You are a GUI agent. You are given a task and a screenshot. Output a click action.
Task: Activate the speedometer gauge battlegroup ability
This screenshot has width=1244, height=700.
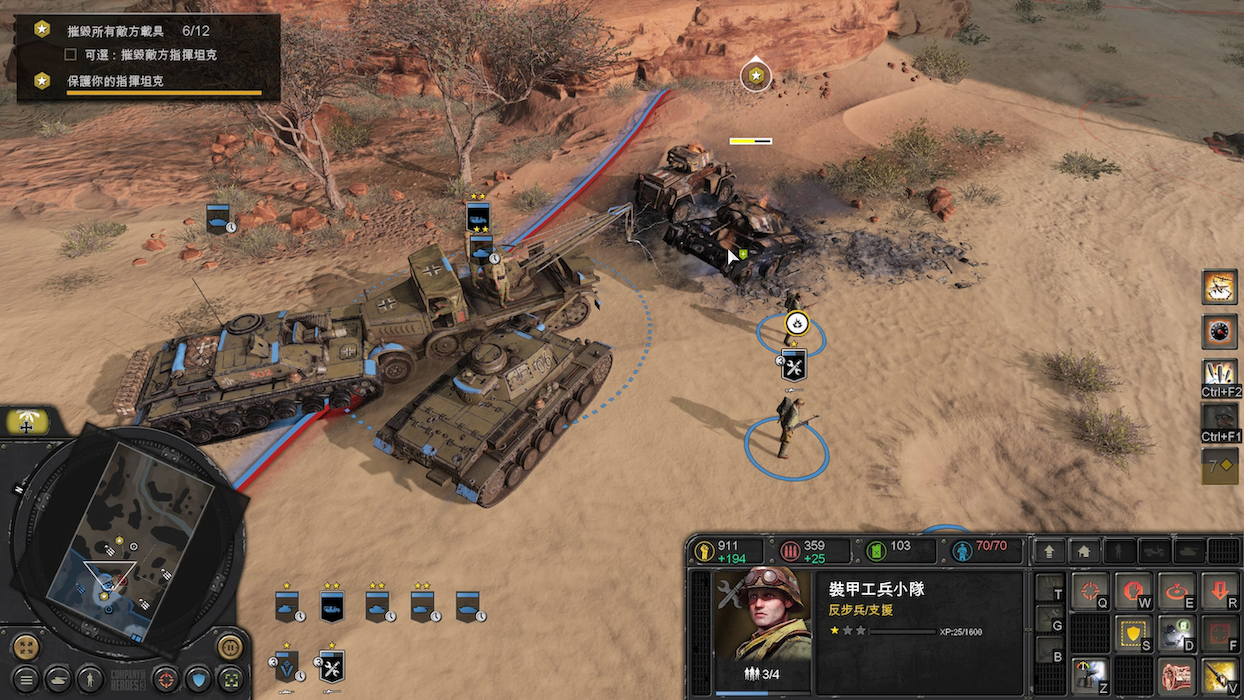(1219, 331)
